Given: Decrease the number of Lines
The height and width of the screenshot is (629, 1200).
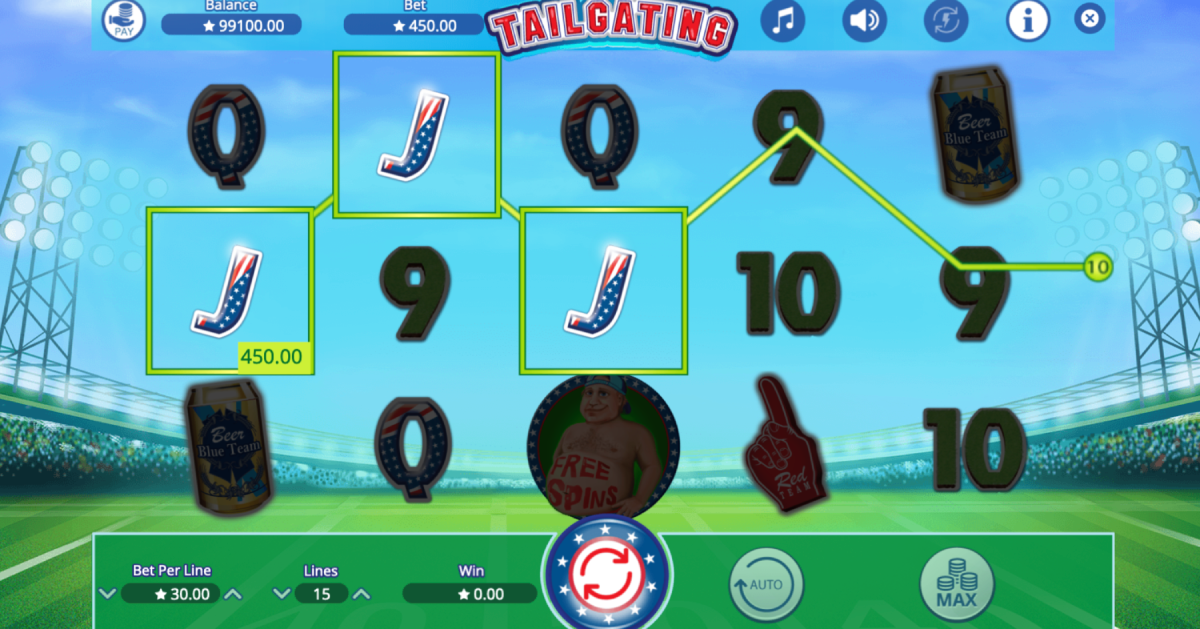Looking at the screenshot, I should (x=280, y=593).
